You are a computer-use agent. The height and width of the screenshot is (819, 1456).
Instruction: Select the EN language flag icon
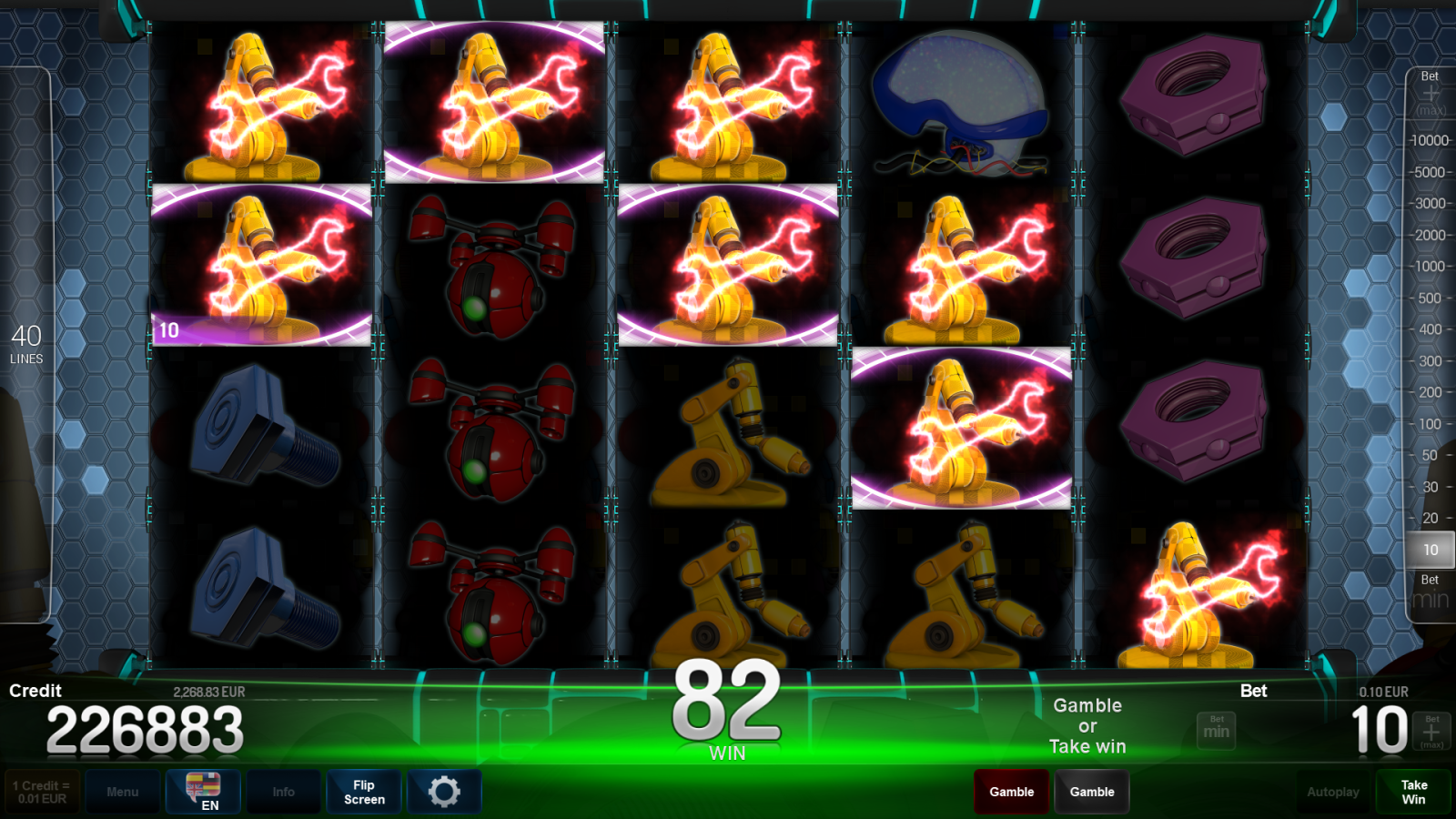click(202, 791)
